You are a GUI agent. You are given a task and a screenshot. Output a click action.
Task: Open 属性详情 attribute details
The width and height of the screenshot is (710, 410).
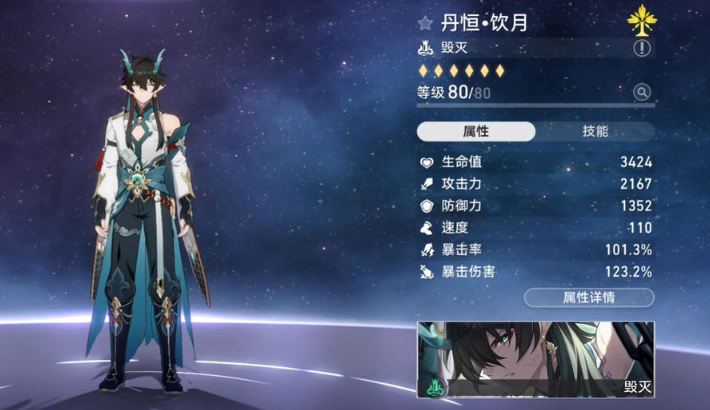point(589,297)
